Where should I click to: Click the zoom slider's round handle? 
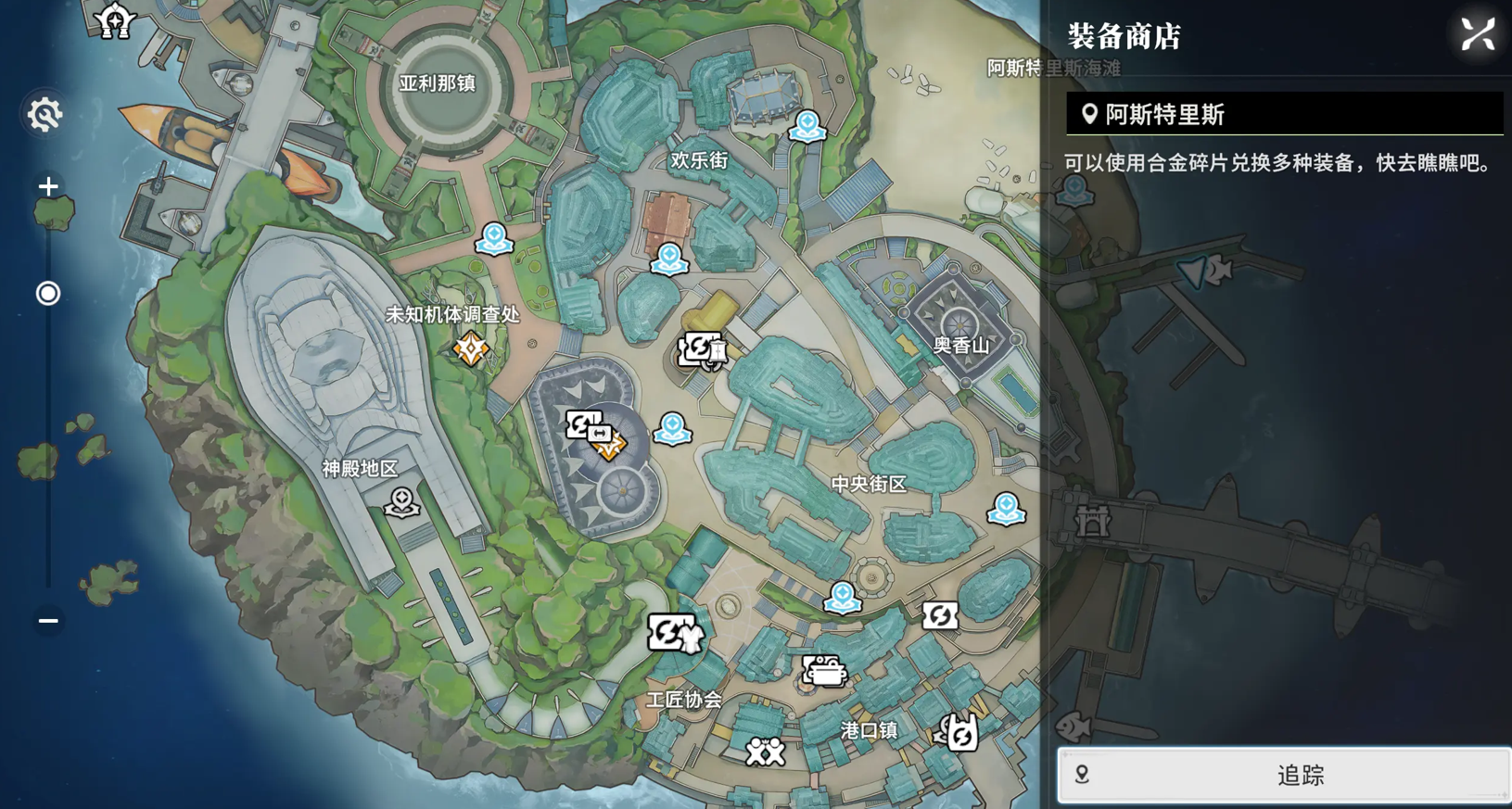coord(48,294)
